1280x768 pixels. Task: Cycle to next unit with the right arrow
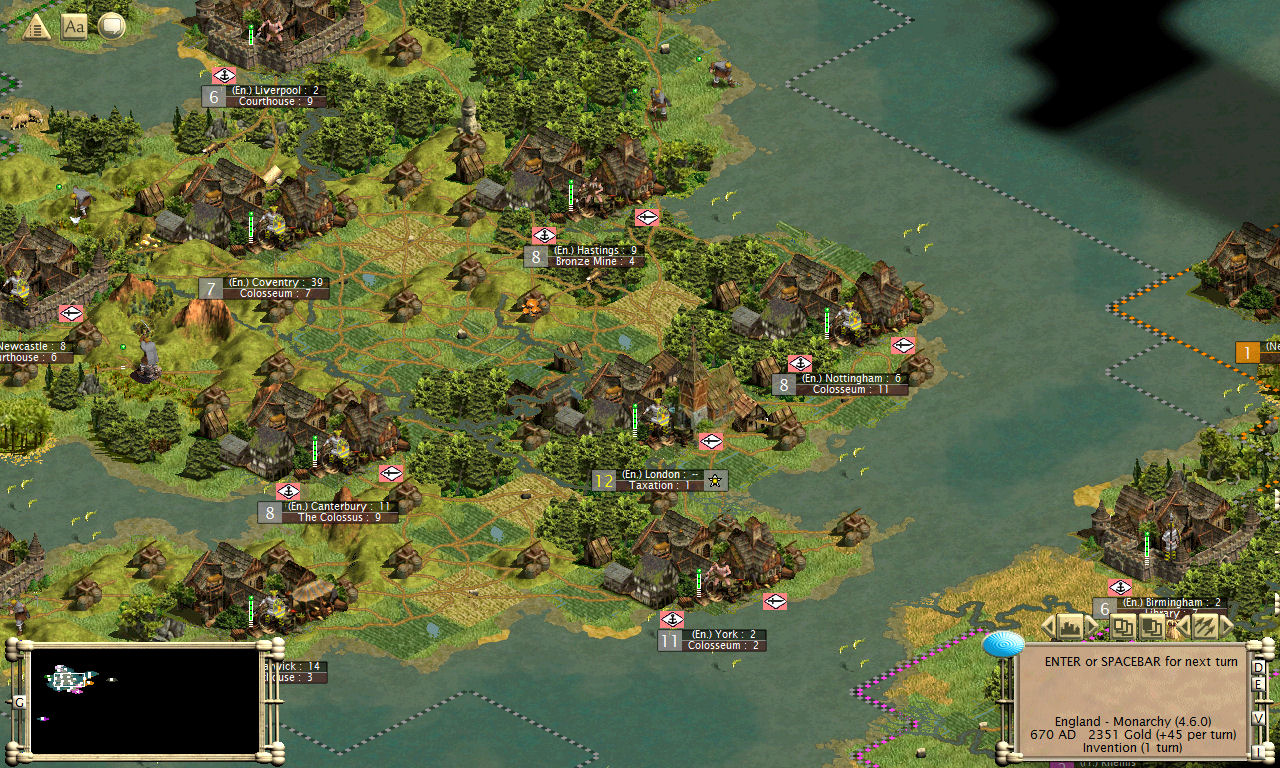coord(1227,627)
